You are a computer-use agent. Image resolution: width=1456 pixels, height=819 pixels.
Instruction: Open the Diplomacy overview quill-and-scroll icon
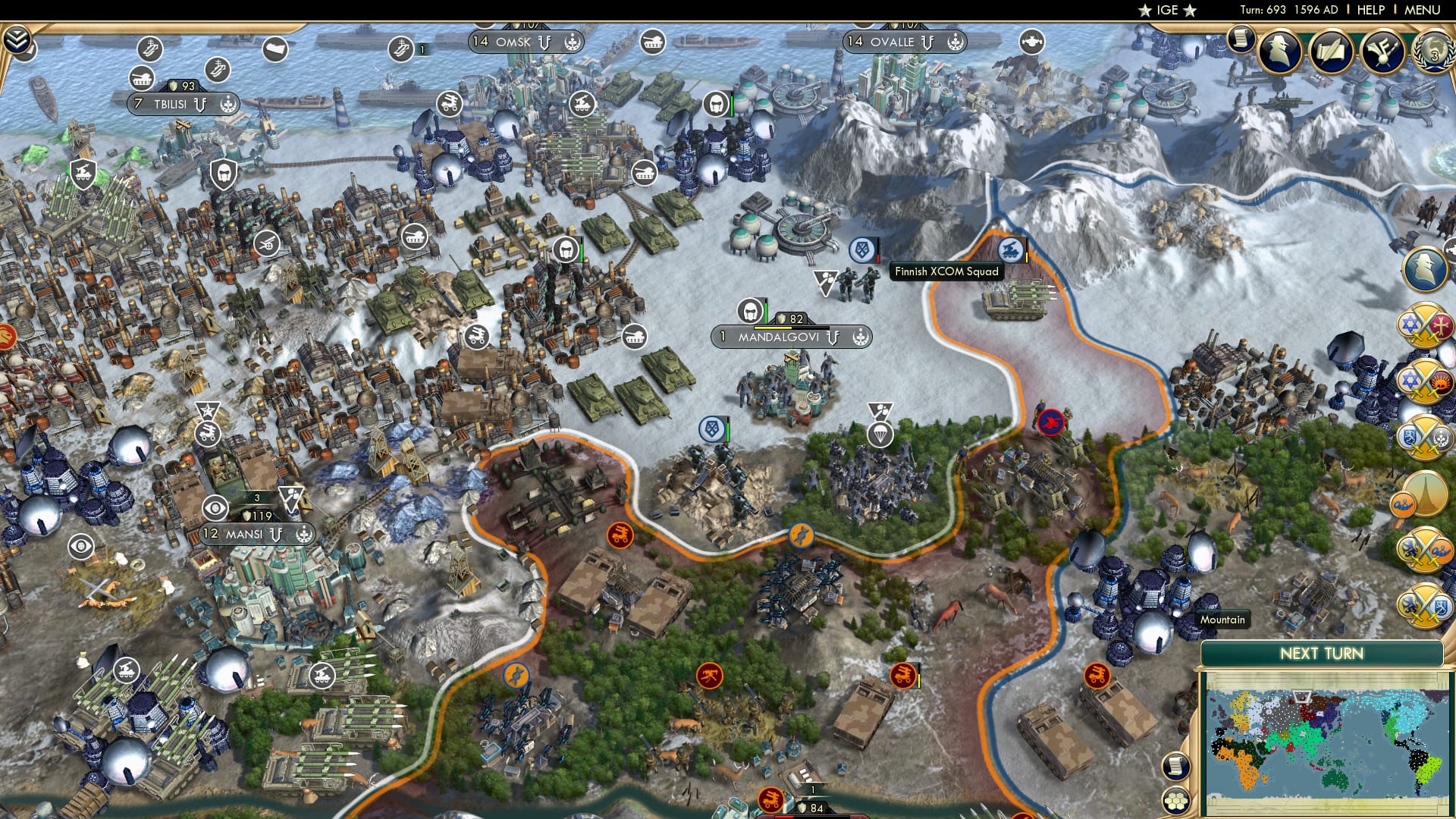(x=1332, y=51)
